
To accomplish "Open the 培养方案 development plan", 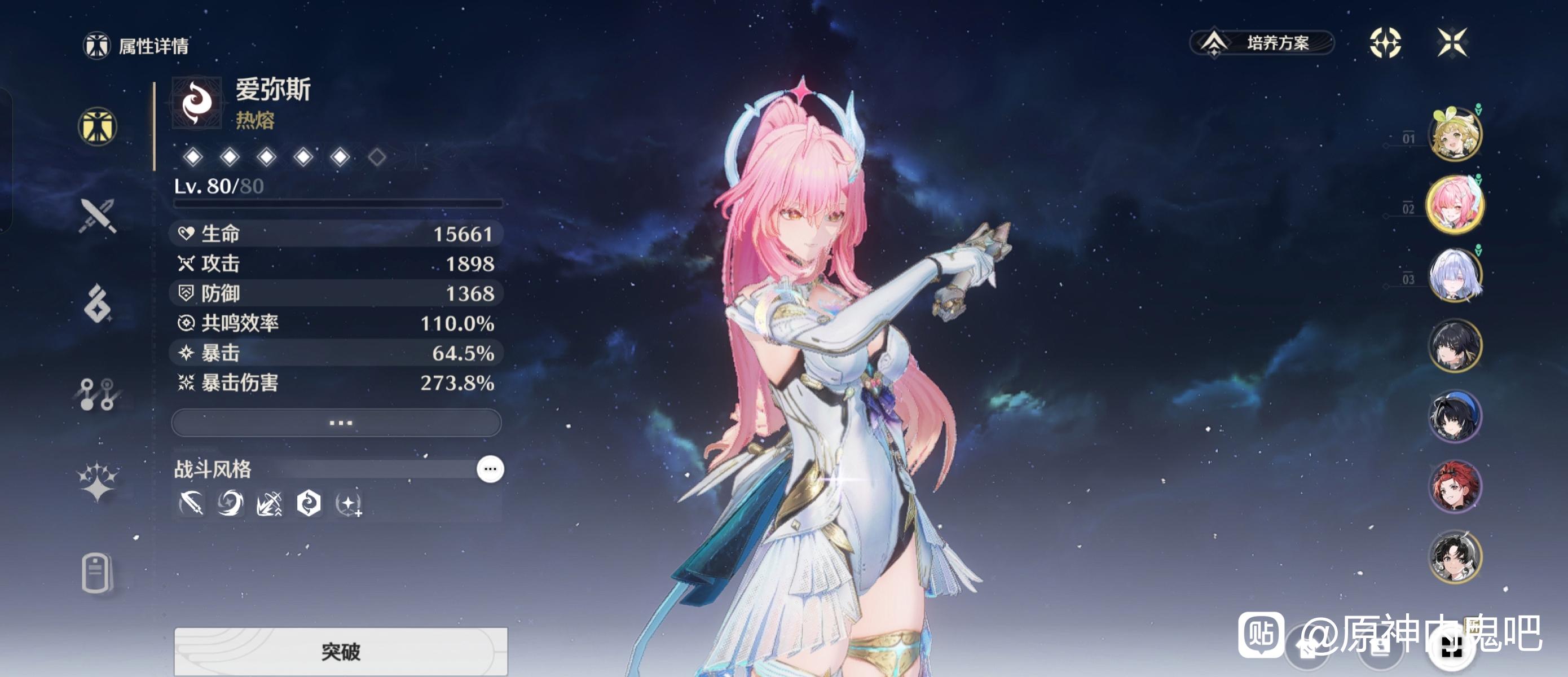I will click(x=1262, y=43).
